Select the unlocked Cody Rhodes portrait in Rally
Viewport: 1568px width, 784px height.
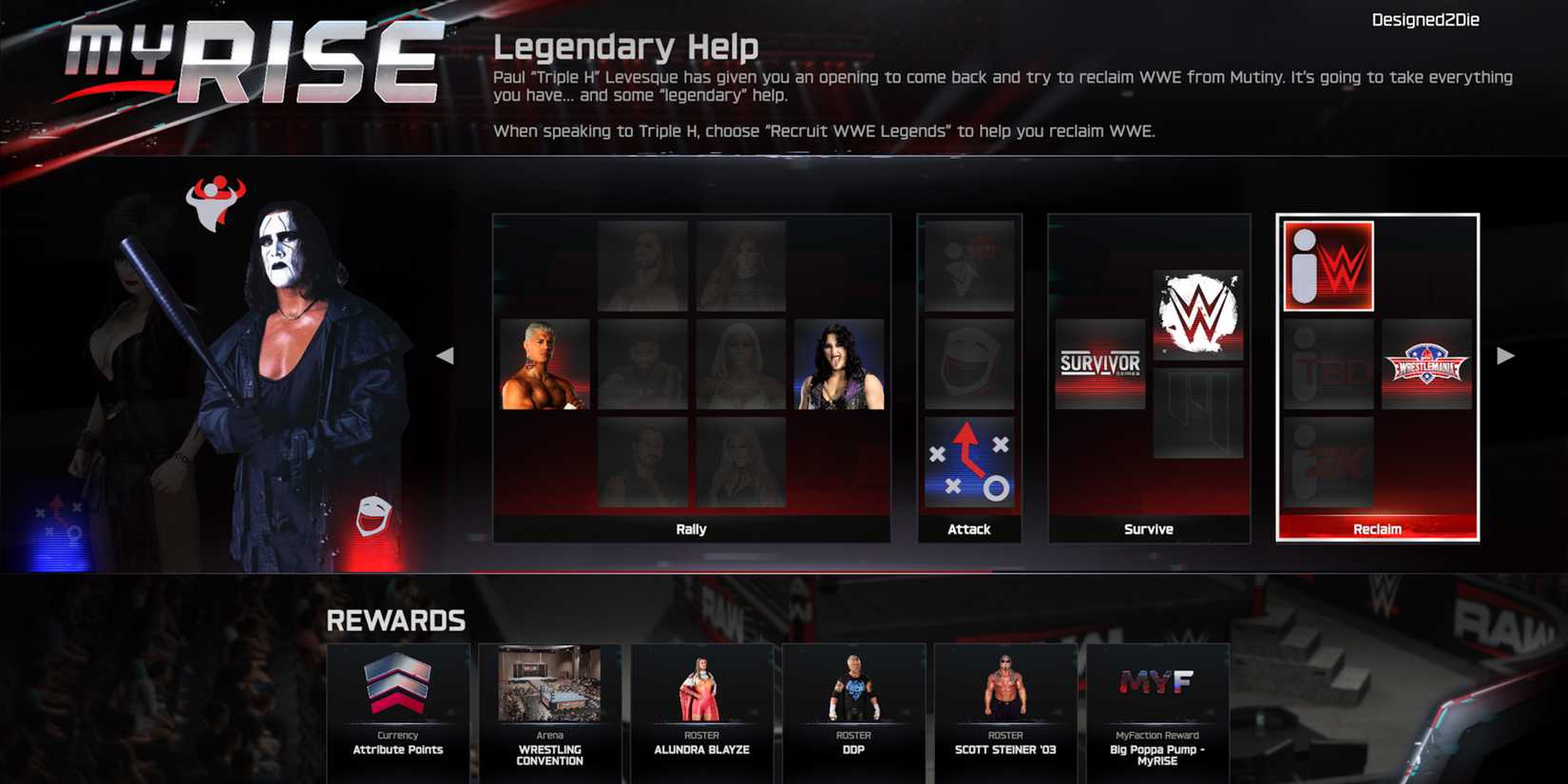(545, 364)
